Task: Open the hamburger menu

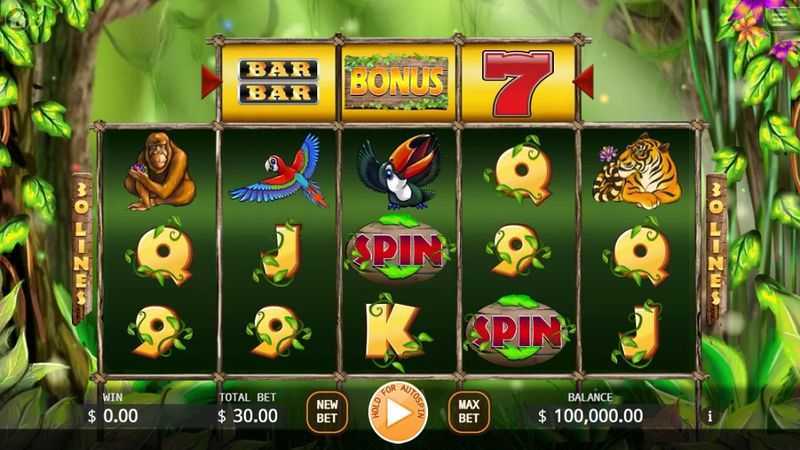Action: point(778,18)
